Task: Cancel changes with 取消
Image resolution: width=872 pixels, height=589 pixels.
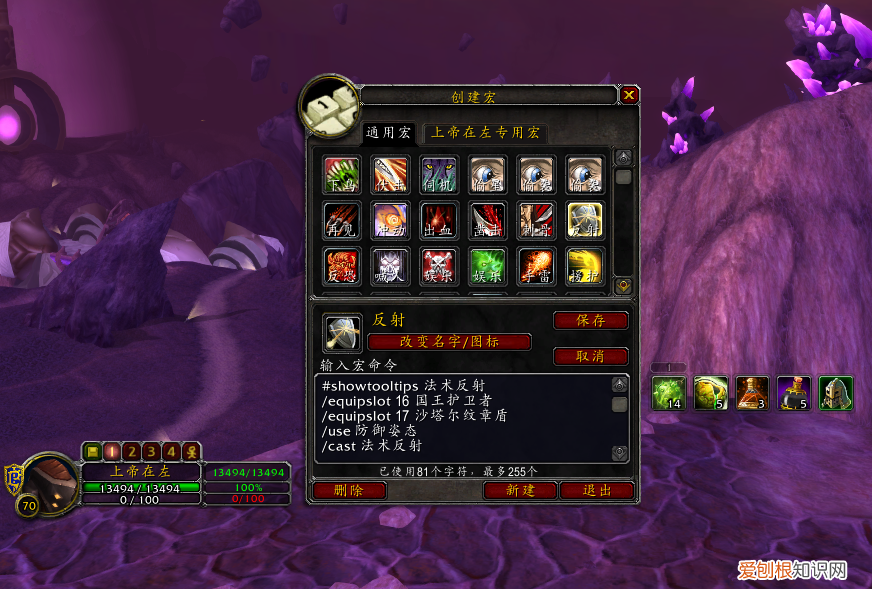Action: click(x=590, y=357)
